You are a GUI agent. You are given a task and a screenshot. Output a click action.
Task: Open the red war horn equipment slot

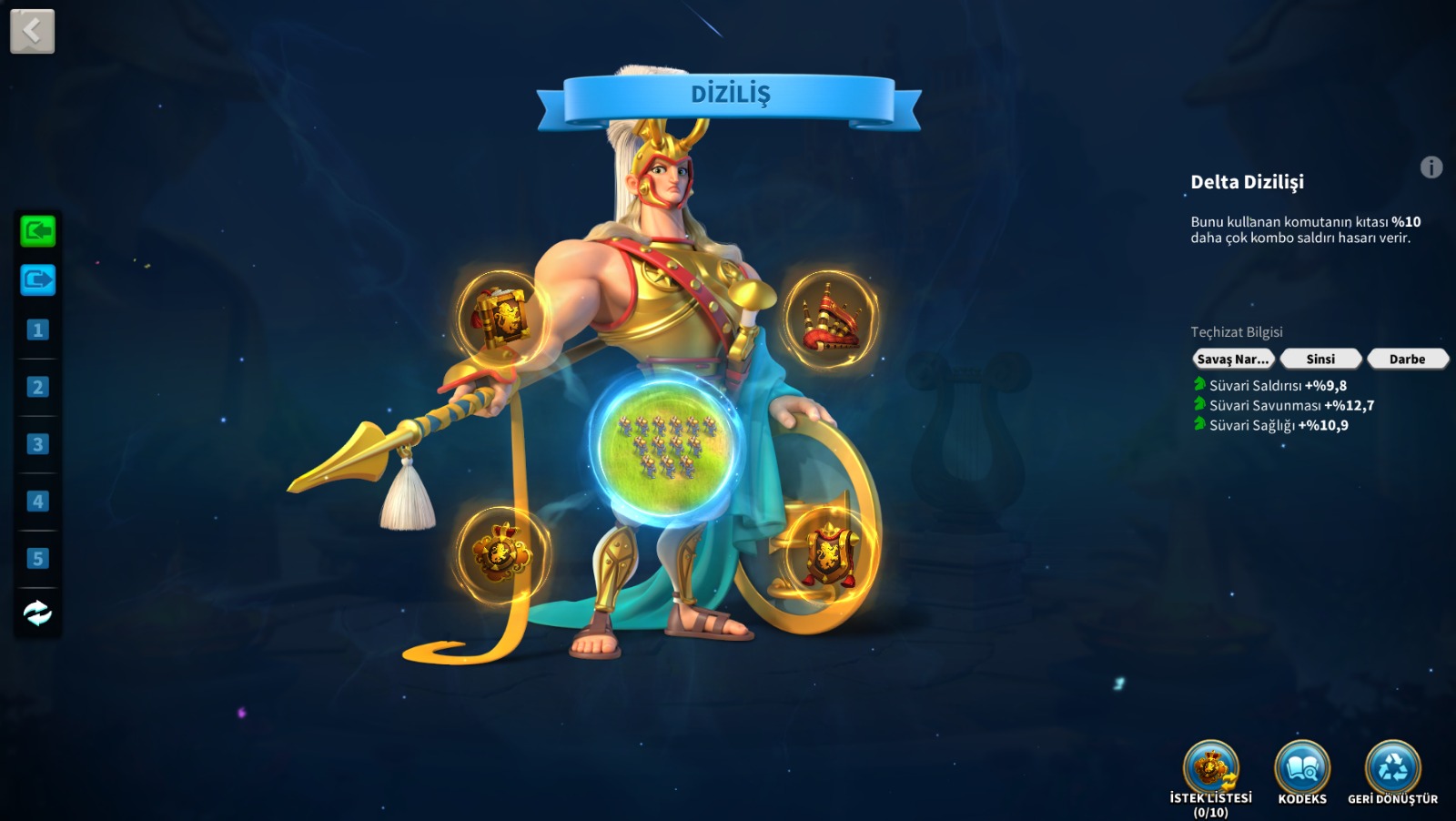830,318
